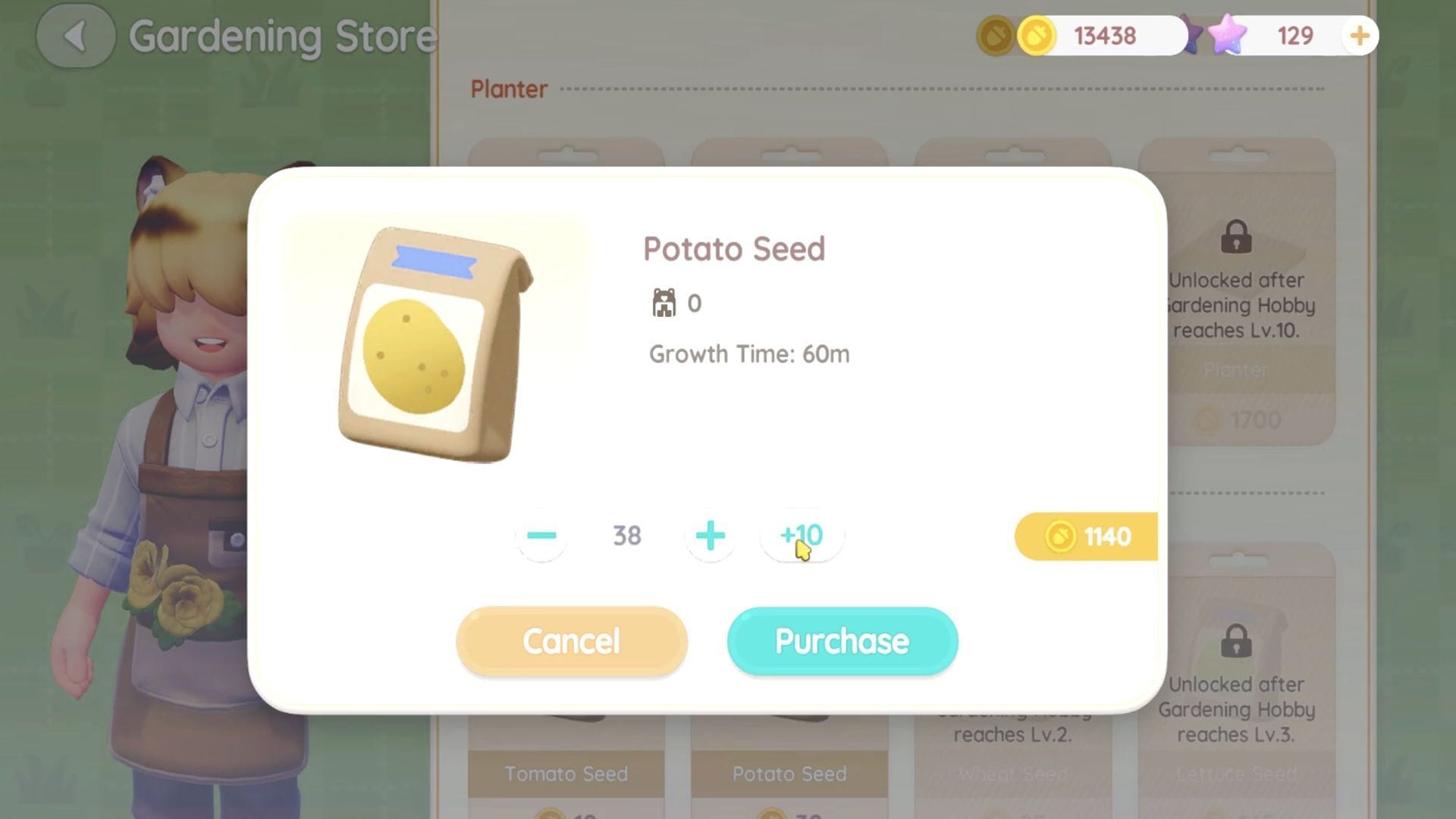Click the lock icon on the 1700-coin Planter

pyautogui.click(x=1237, y=239)
